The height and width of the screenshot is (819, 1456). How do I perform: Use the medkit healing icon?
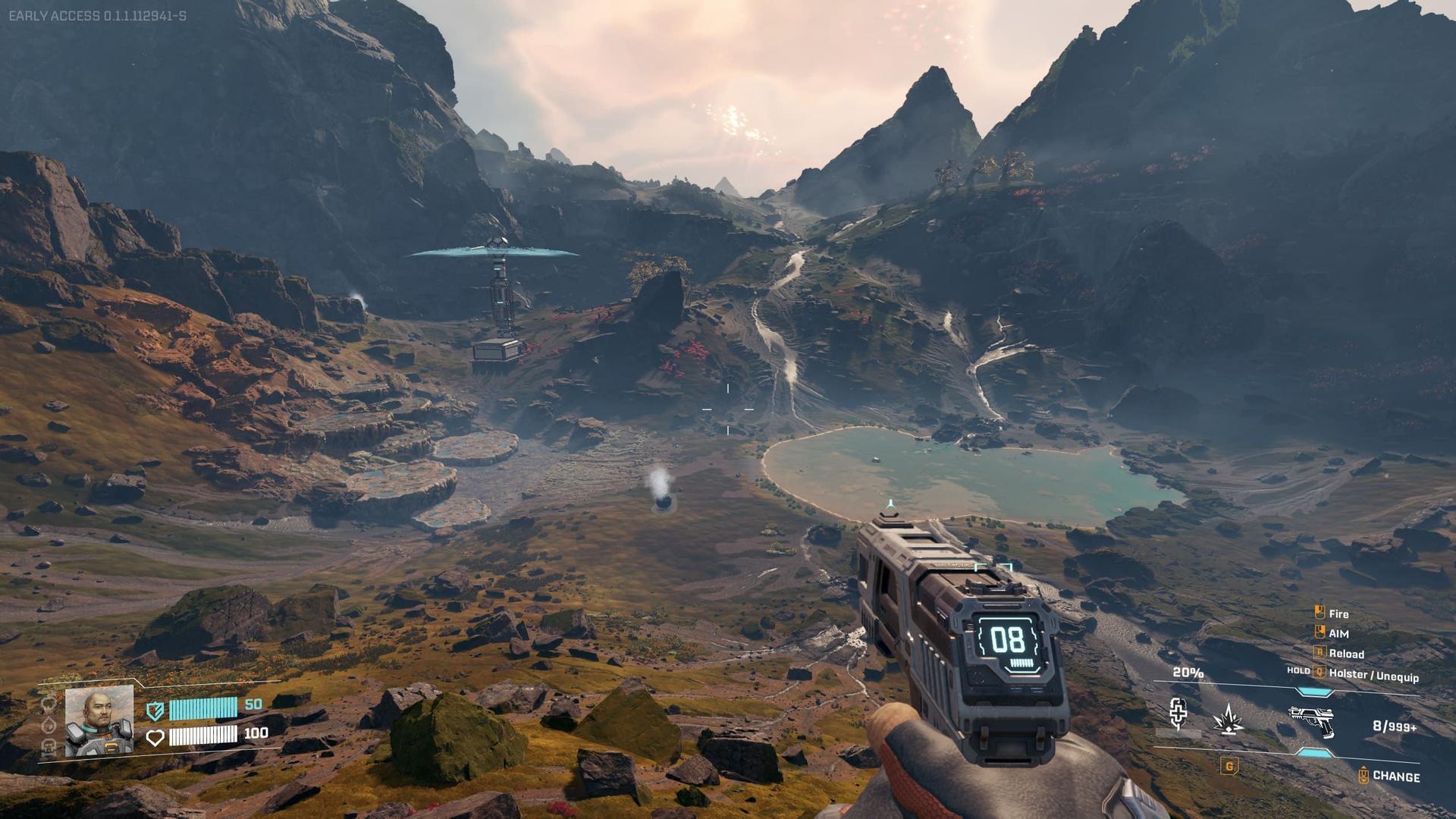point(1178,714)
